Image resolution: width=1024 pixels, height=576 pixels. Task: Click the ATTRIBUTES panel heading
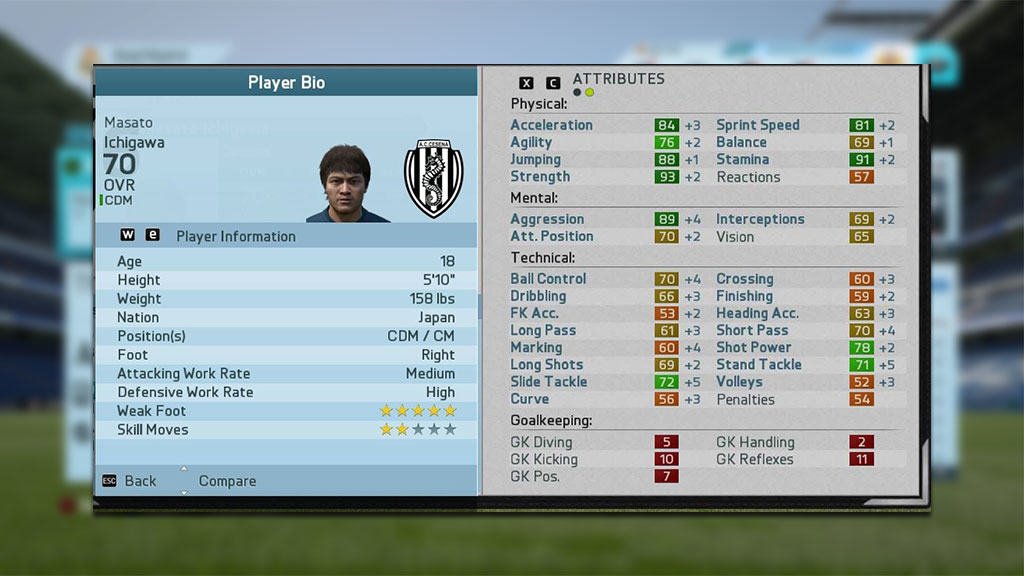pyautogui.click(x=618, y=79)
